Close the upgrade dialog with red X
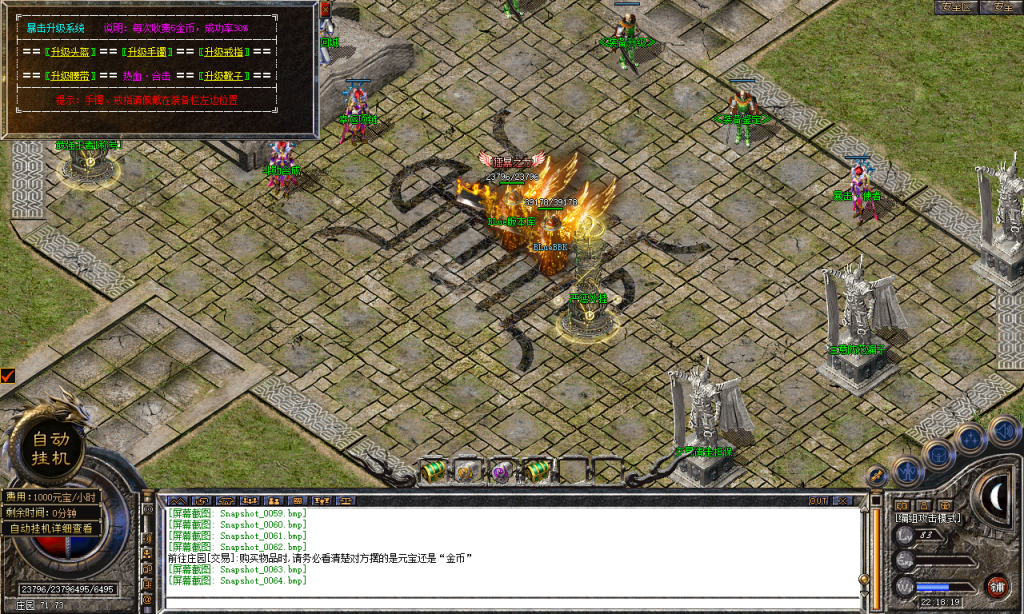The height and width of the screenshot is (614, 1024). pyautogui.click(x=327, y=10)
